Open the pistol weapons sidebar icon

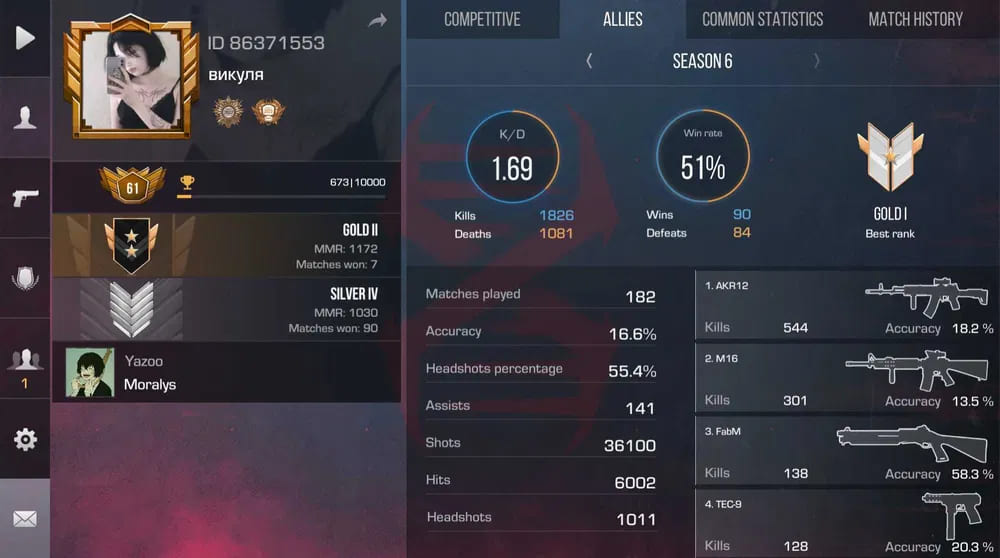coord(25,198)
